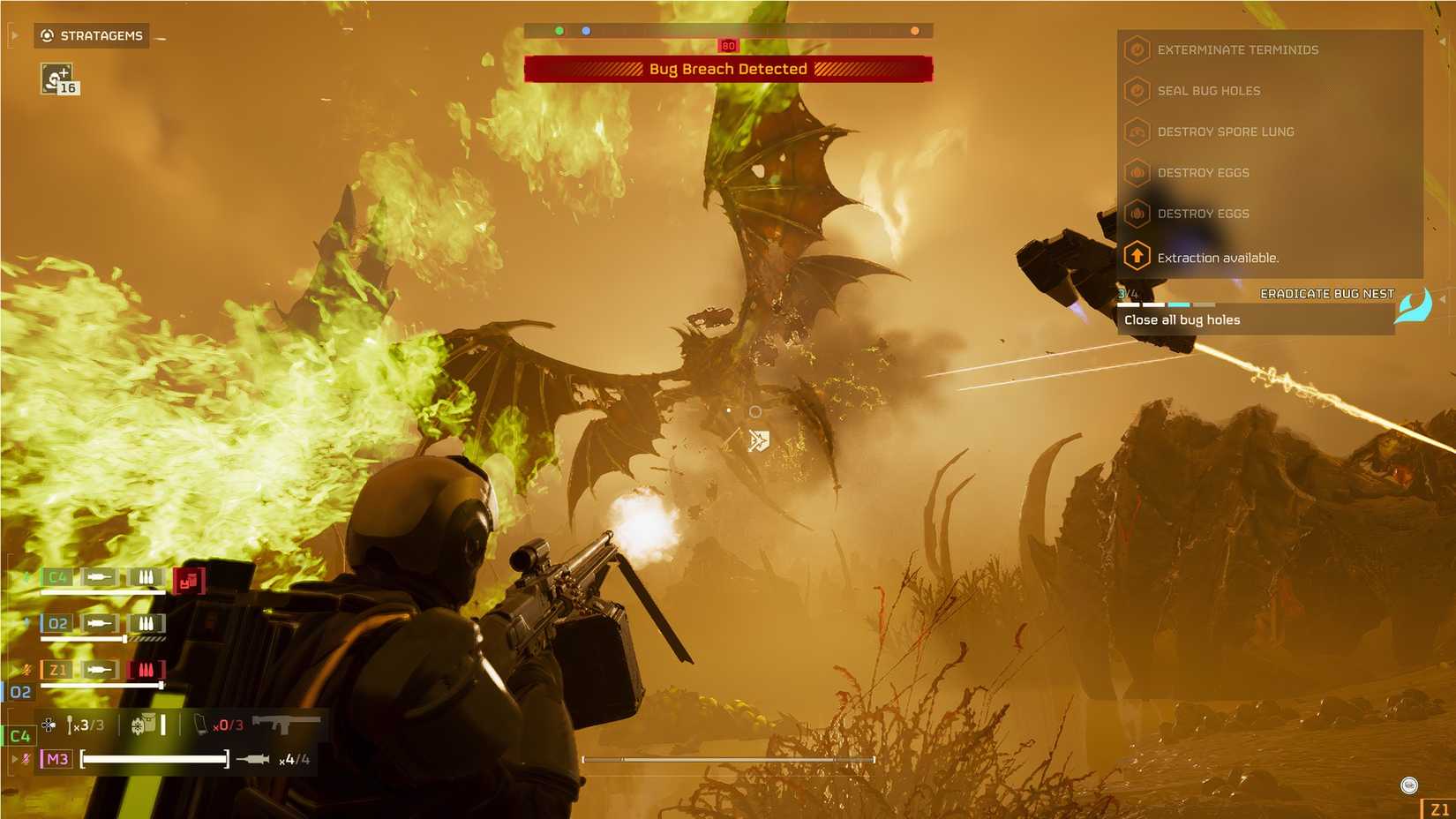Screen dimensions: 1456x819
Task: Unmute player M3 voice chat
Action: click(x=27, y=757)
